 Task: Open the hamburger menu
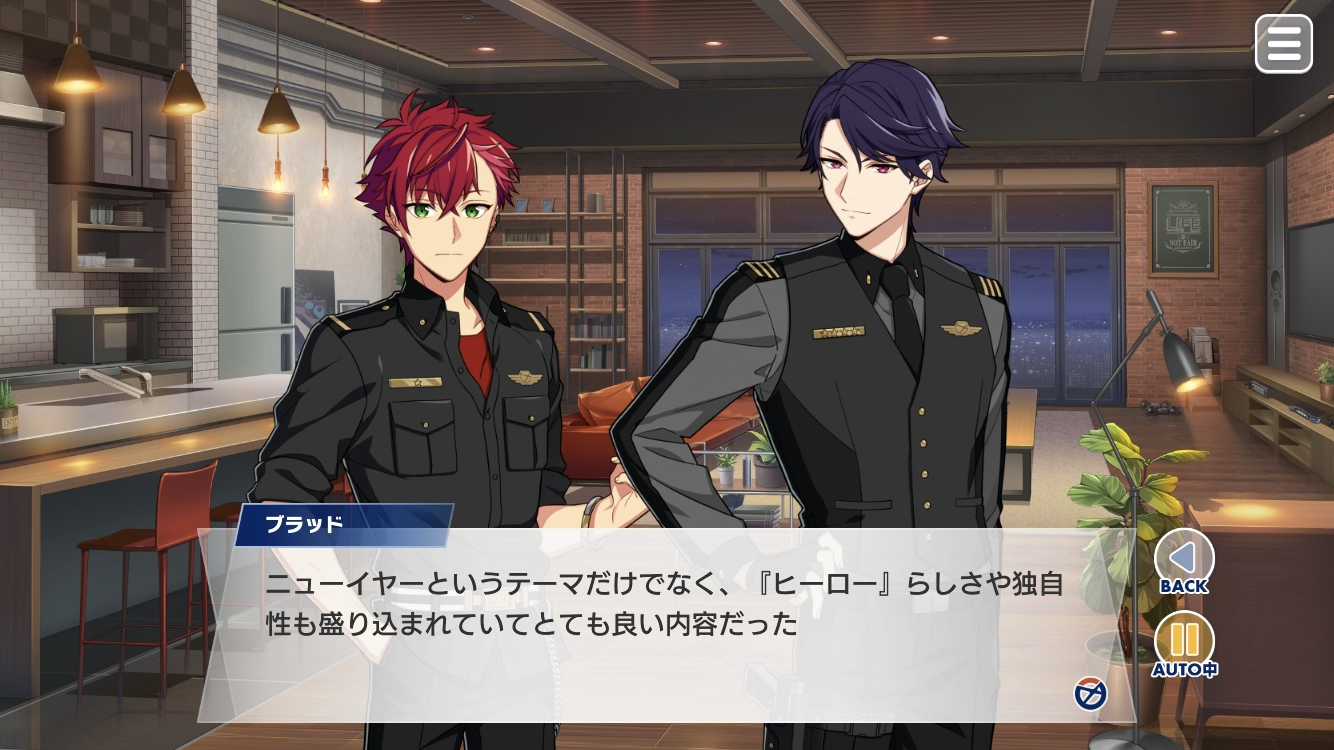1283,44
